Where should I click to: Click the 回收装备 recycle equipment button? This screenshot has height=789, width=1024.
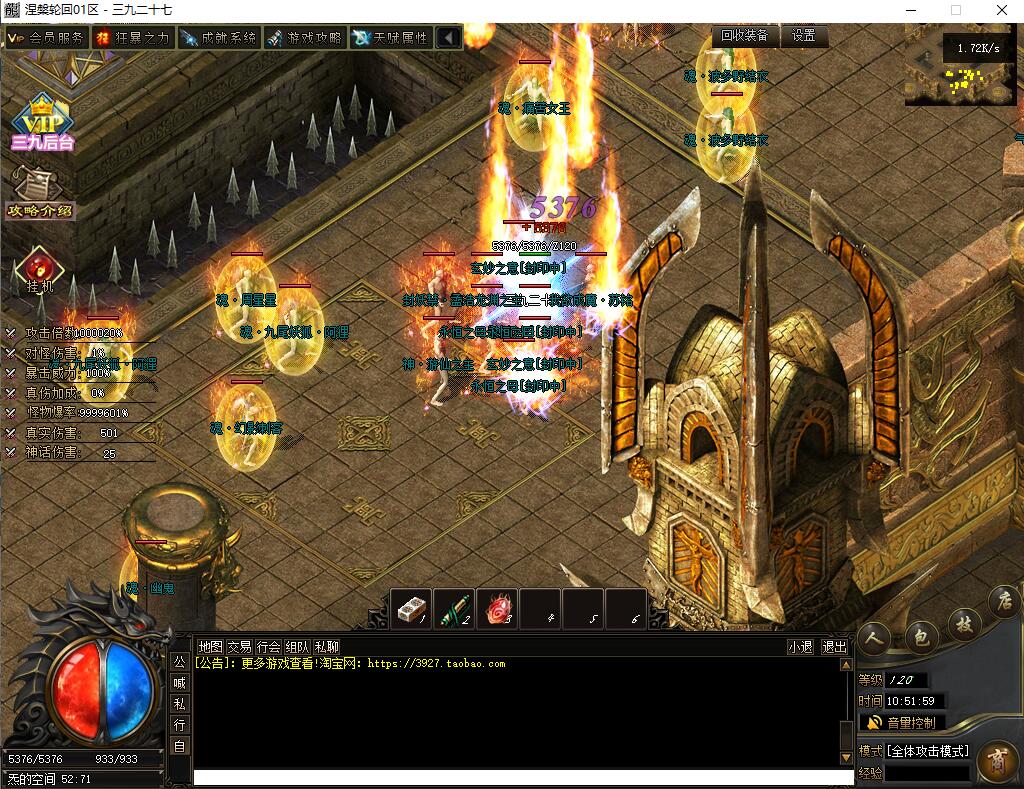pyautogui.click(x=746, y=35)
